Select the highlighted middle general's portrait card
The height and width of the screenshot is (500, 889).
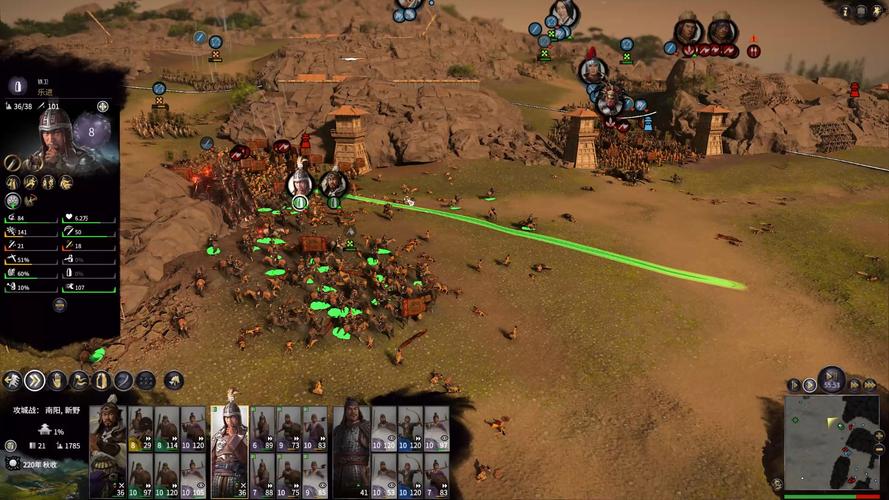[230, 438]
